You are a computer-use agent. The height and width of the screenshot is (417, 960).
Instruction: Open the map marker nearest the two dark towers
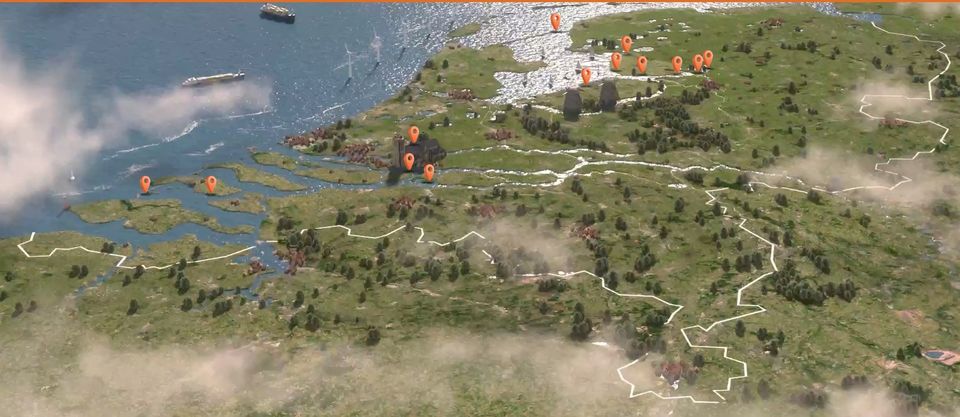tap(586, 74)
